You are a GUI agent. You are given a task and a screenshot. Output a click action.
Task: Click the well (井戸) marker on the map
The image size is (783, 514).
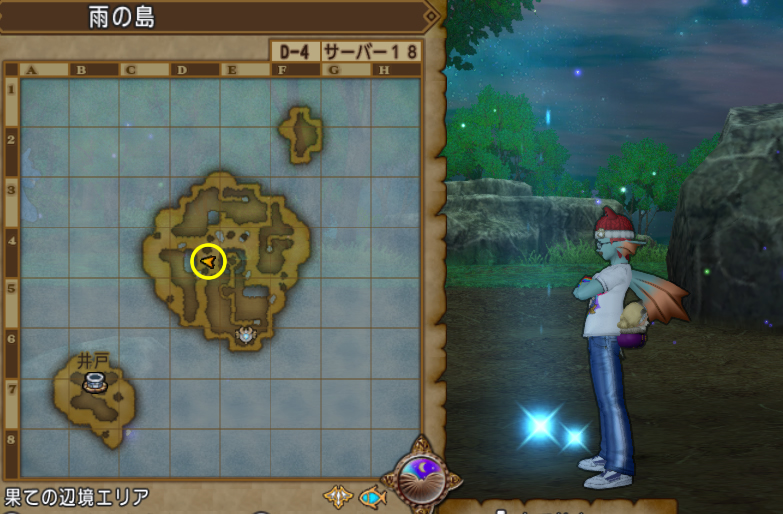pos(95,381)
